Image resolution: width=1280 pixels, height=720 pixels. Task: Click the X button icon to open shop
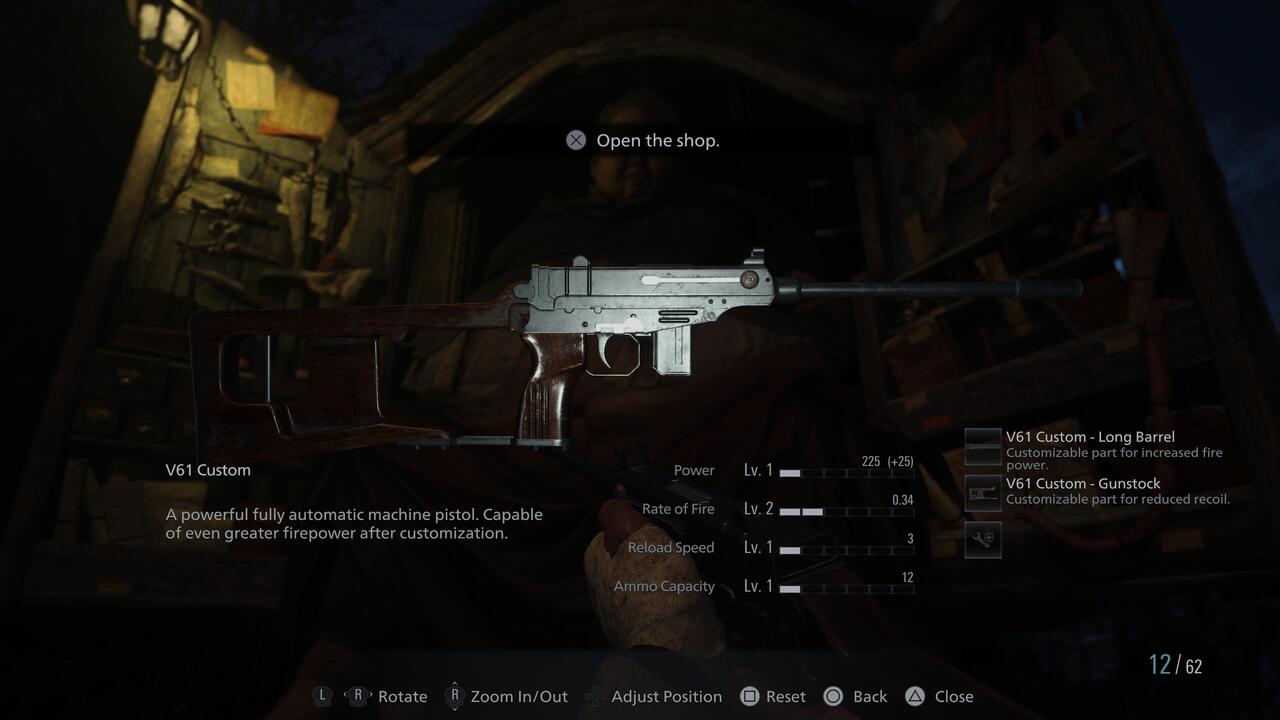[x=575, y=140]
